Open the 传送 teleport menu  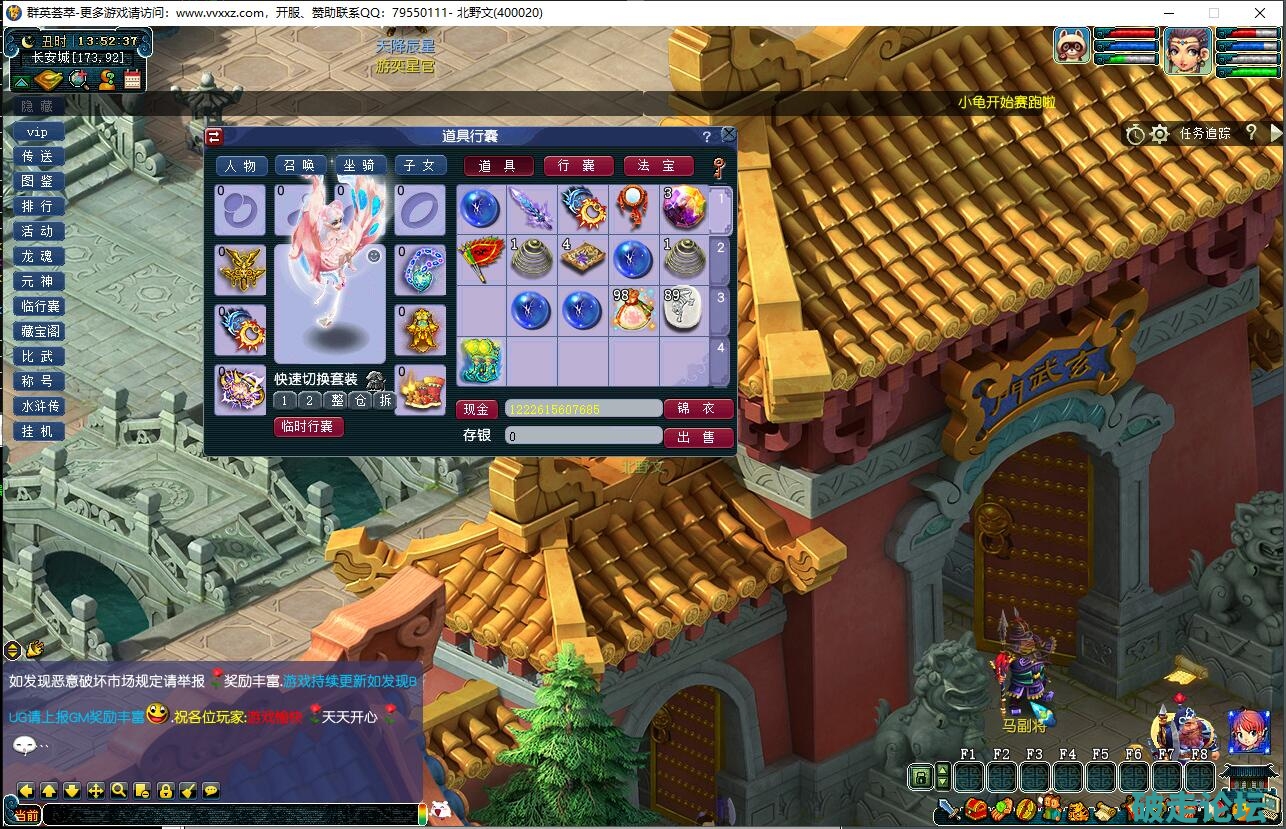[x=38, y=157]
